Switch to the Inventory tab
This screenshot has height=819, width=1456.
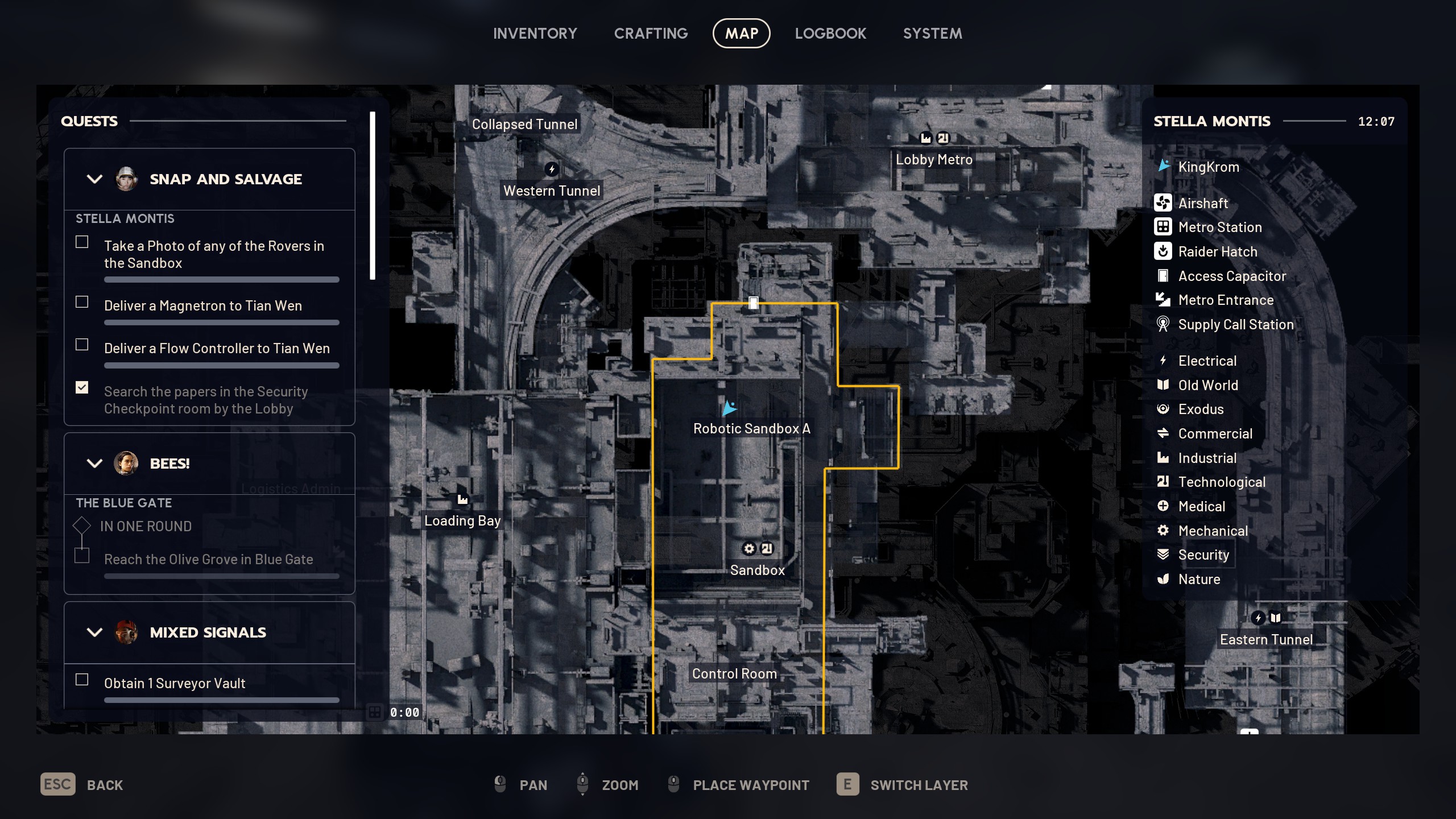tap(535, 34)
